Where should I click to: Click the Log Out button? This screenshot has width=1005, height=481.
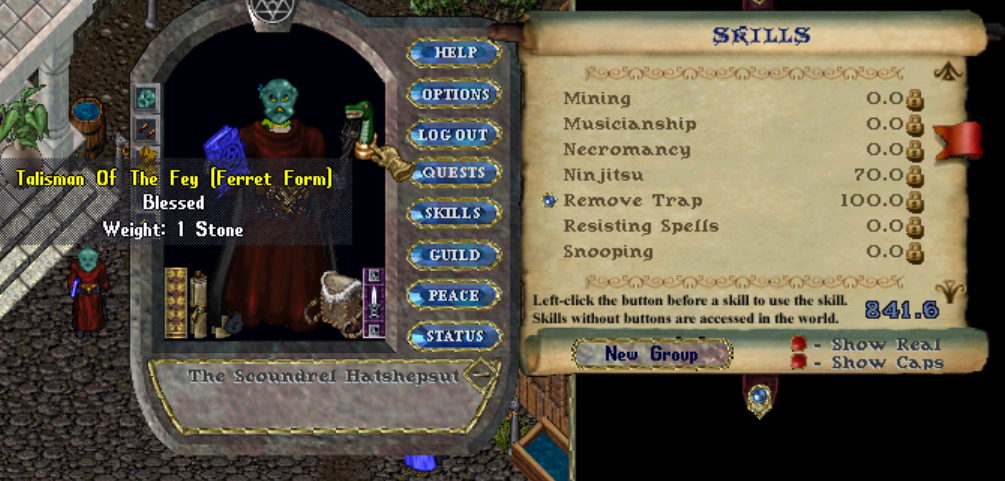point(453,134)
